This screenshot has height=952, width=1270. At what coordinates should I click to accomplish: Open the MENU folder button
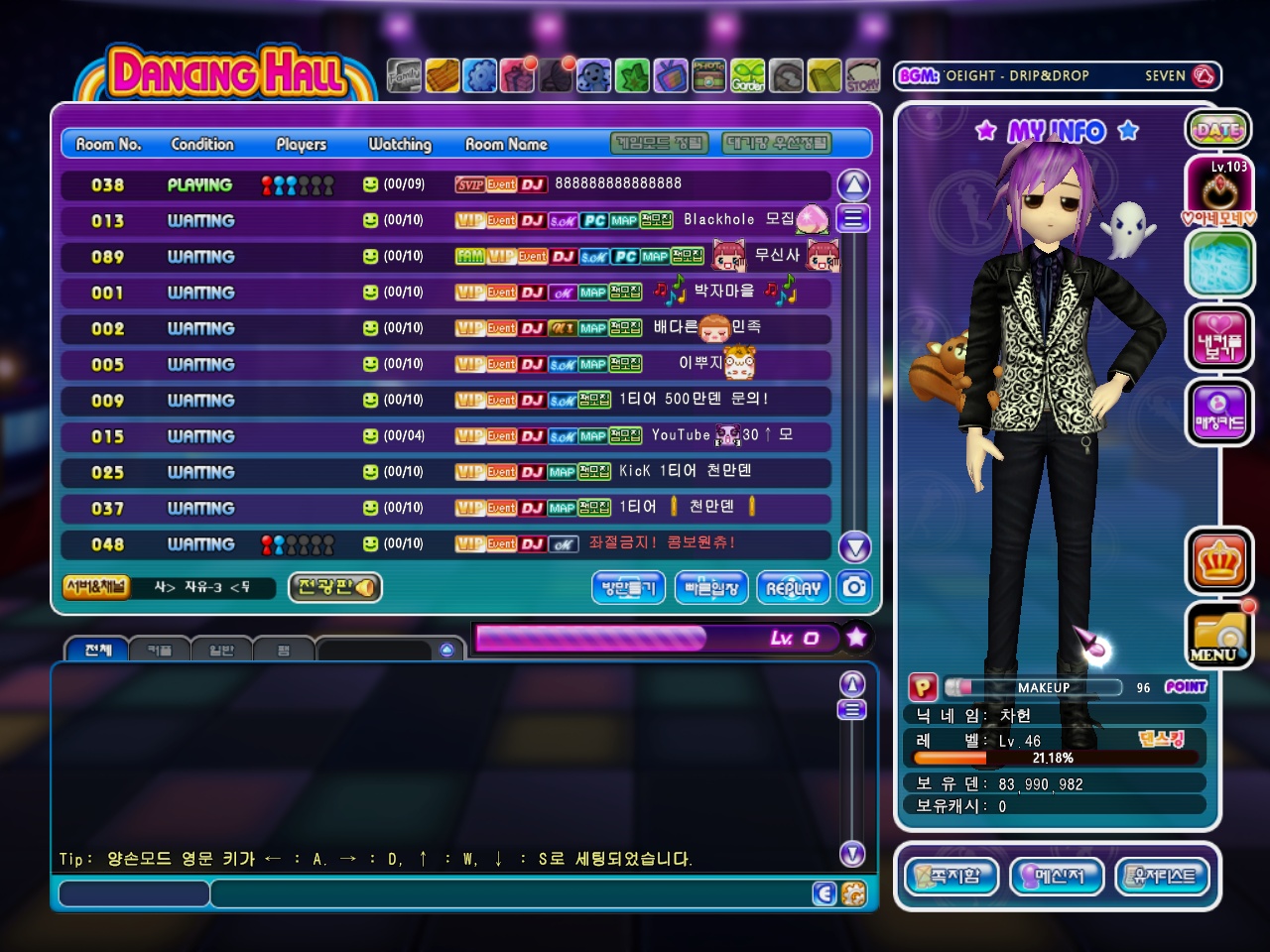[1217, 636]
